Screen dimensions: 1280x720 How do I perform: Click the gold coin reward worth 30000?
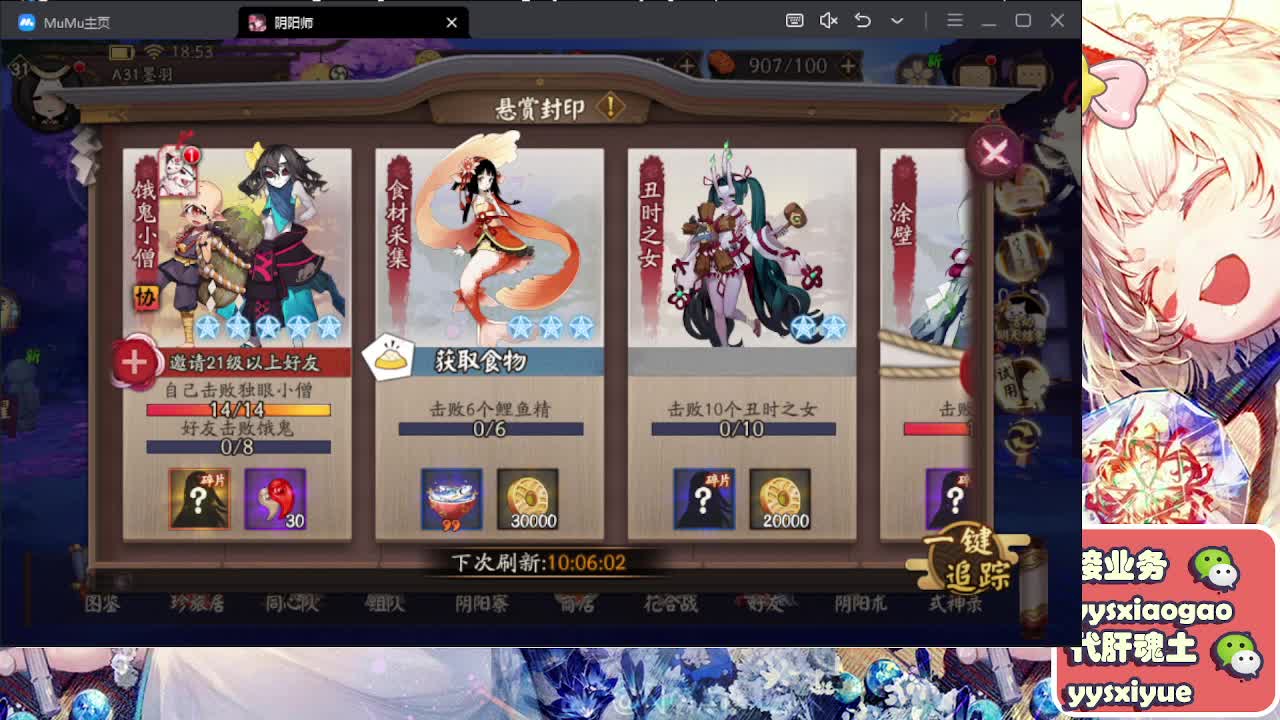(x=529, y=499)
